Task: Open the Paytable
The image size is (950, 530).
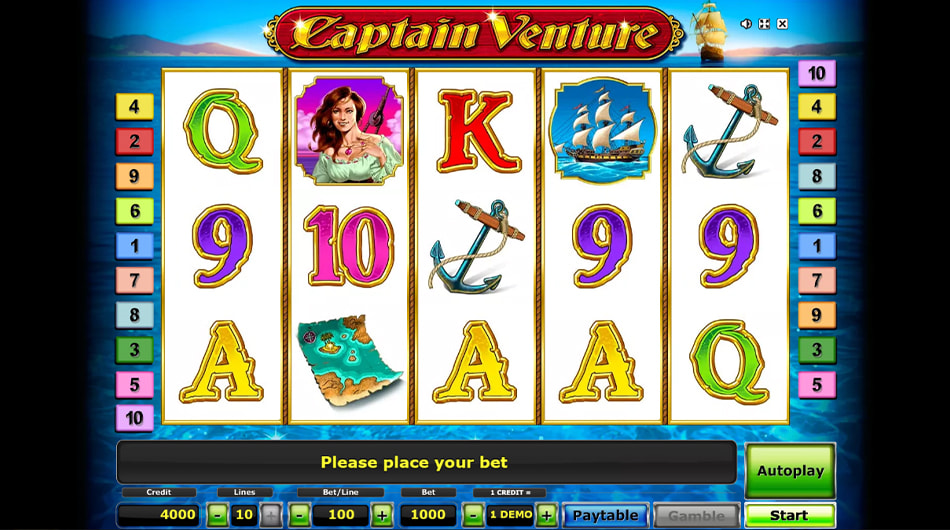Action: coord(604,515)
